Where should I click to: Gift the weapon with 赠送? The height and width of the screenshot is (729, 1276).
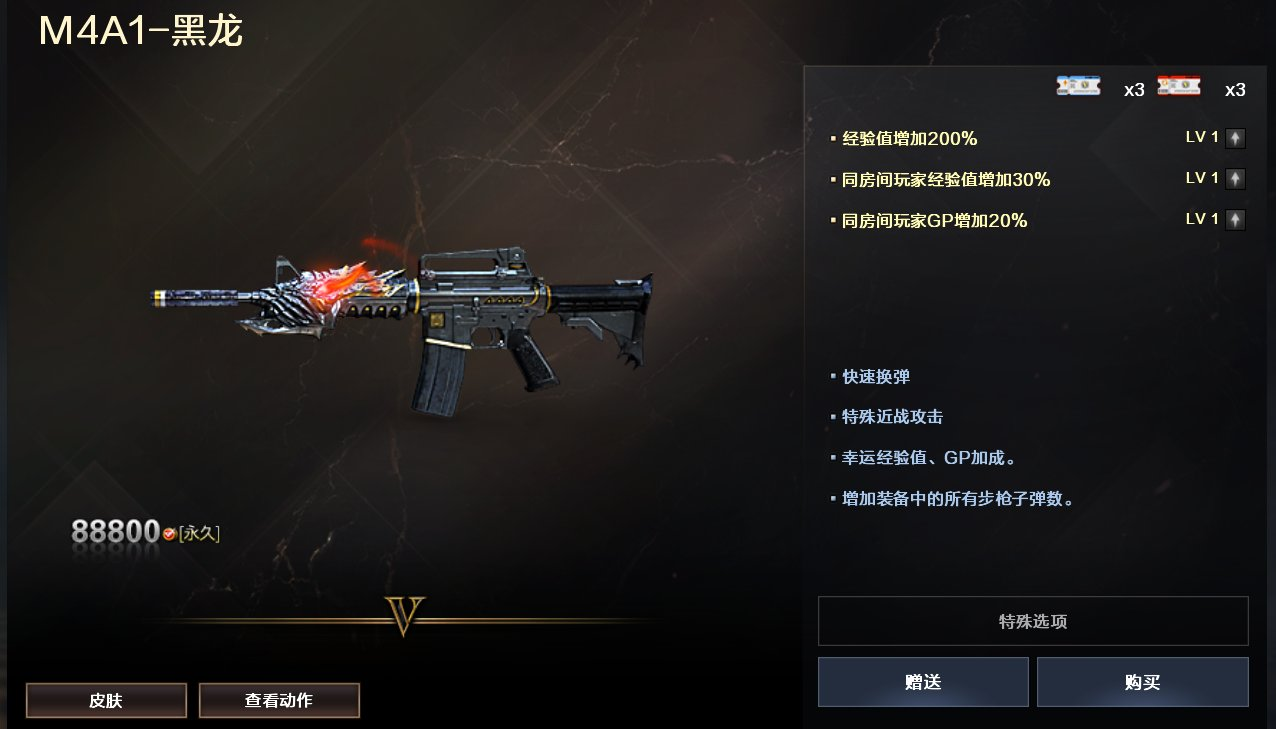click(923, 682)
